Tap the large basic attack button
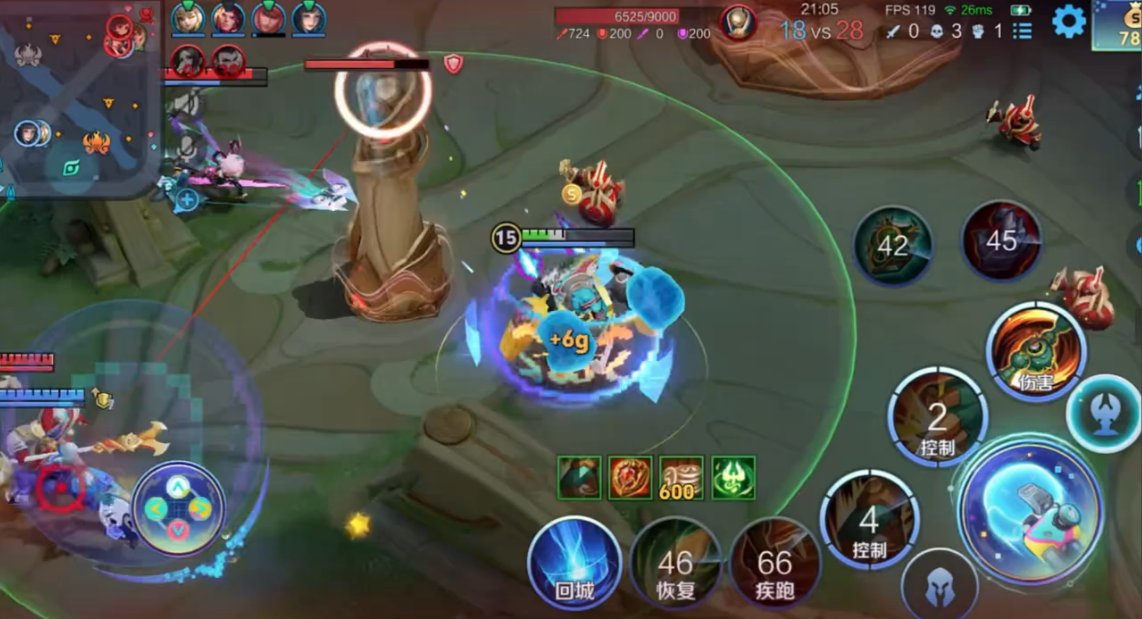The height and width of the screenshot is (619, 1142). coord(1031,510)
